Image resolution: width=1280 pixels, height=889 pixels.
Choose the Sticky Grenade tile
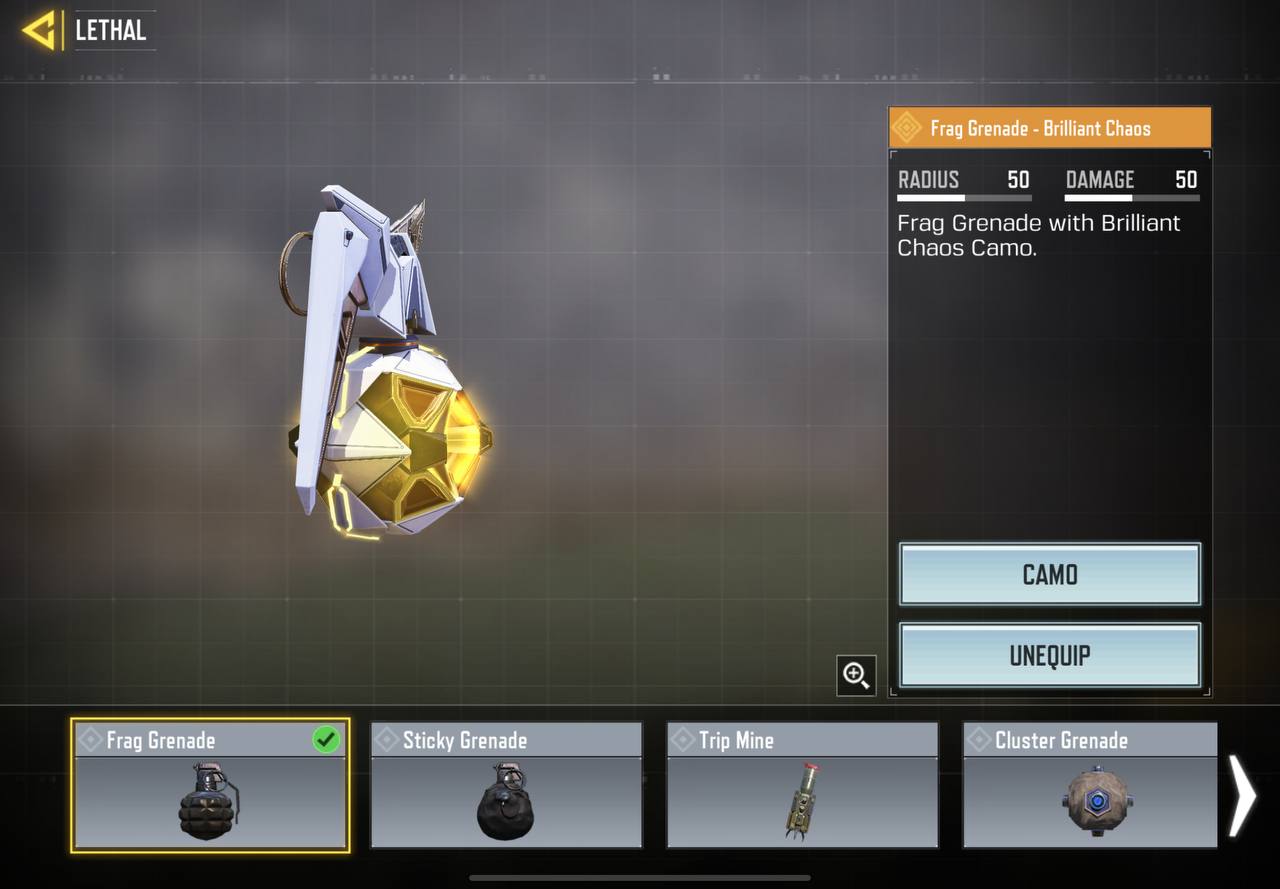[x=506, y=786]
